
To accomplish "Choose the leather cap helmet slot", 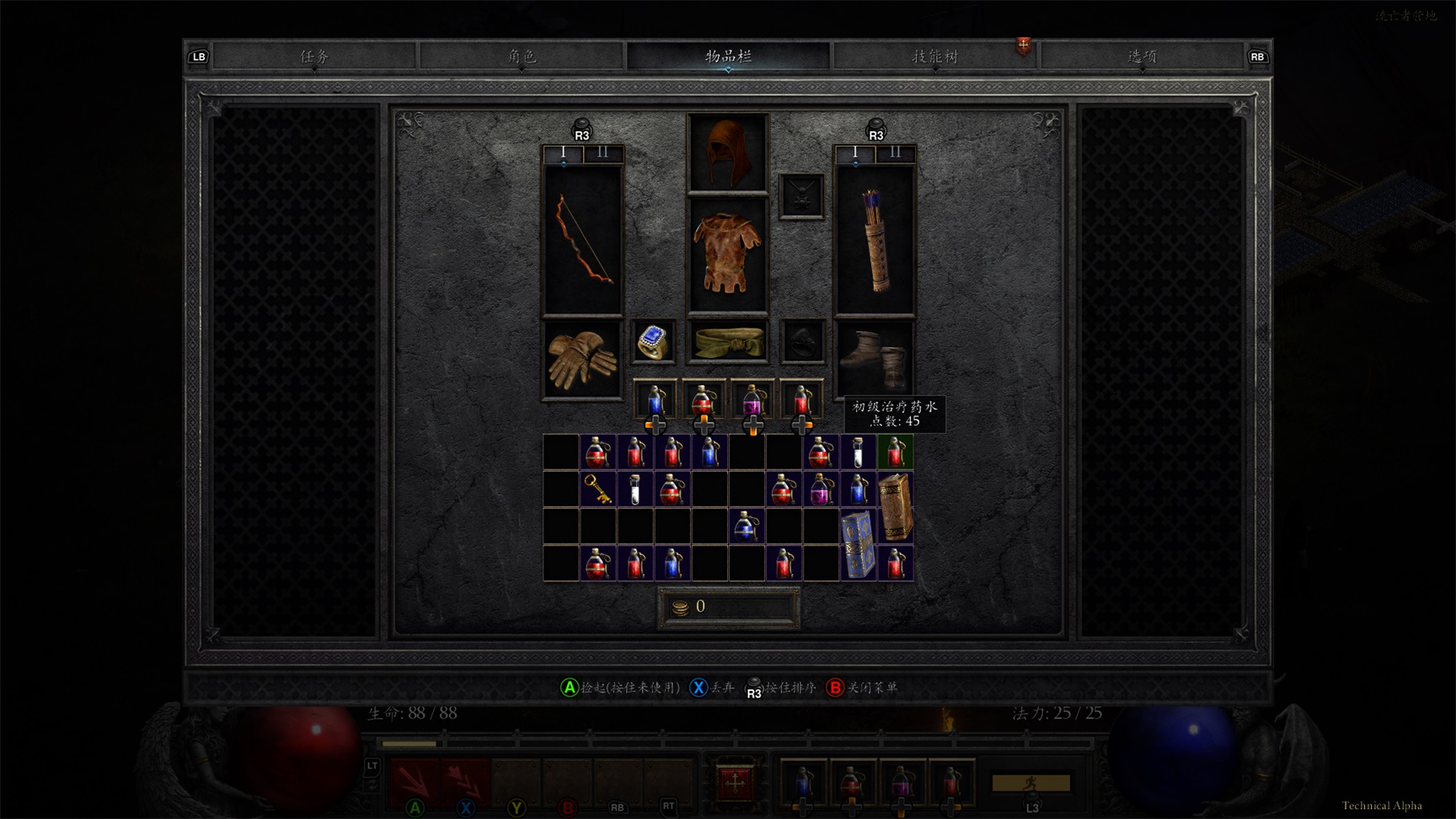I will click(x=727, y=153).
